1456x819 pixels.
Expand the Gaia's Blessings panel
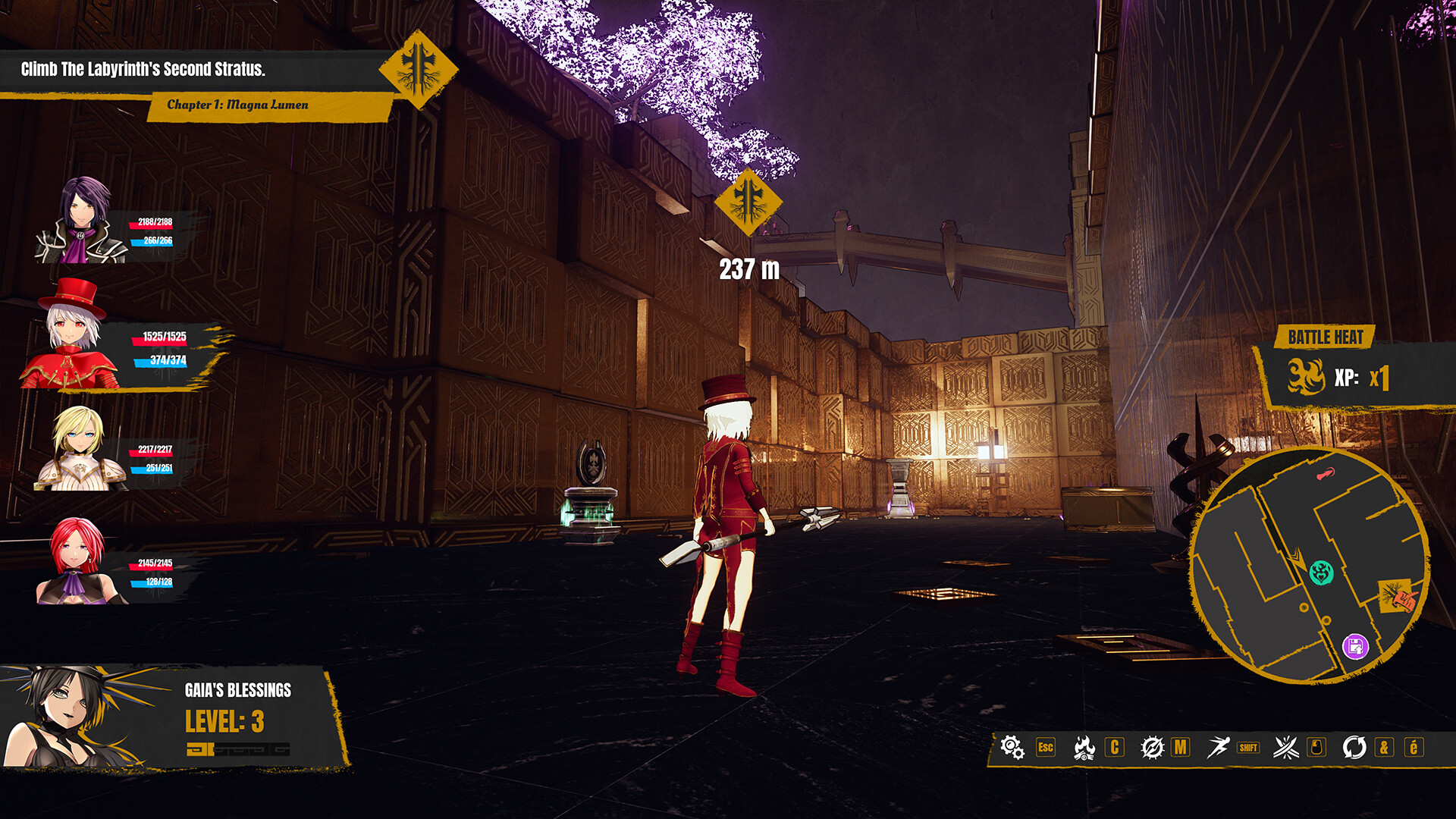click(x=238, y=690)
